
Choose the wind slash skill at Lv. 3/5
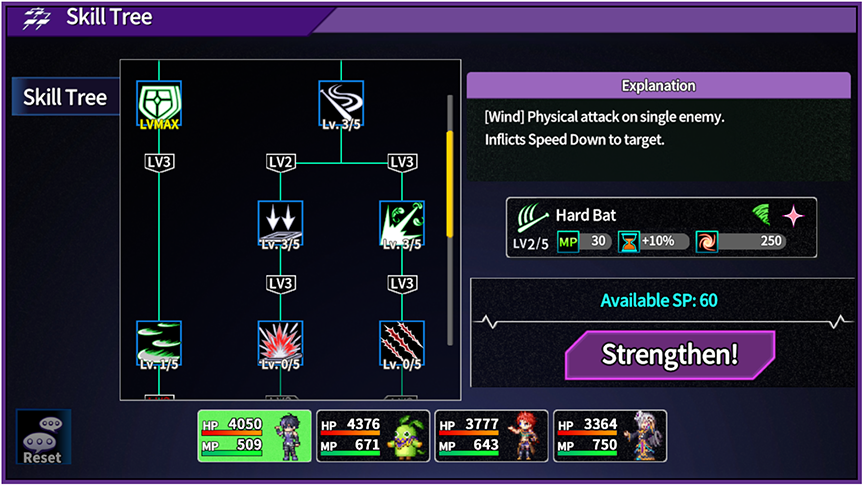(341, 105)
